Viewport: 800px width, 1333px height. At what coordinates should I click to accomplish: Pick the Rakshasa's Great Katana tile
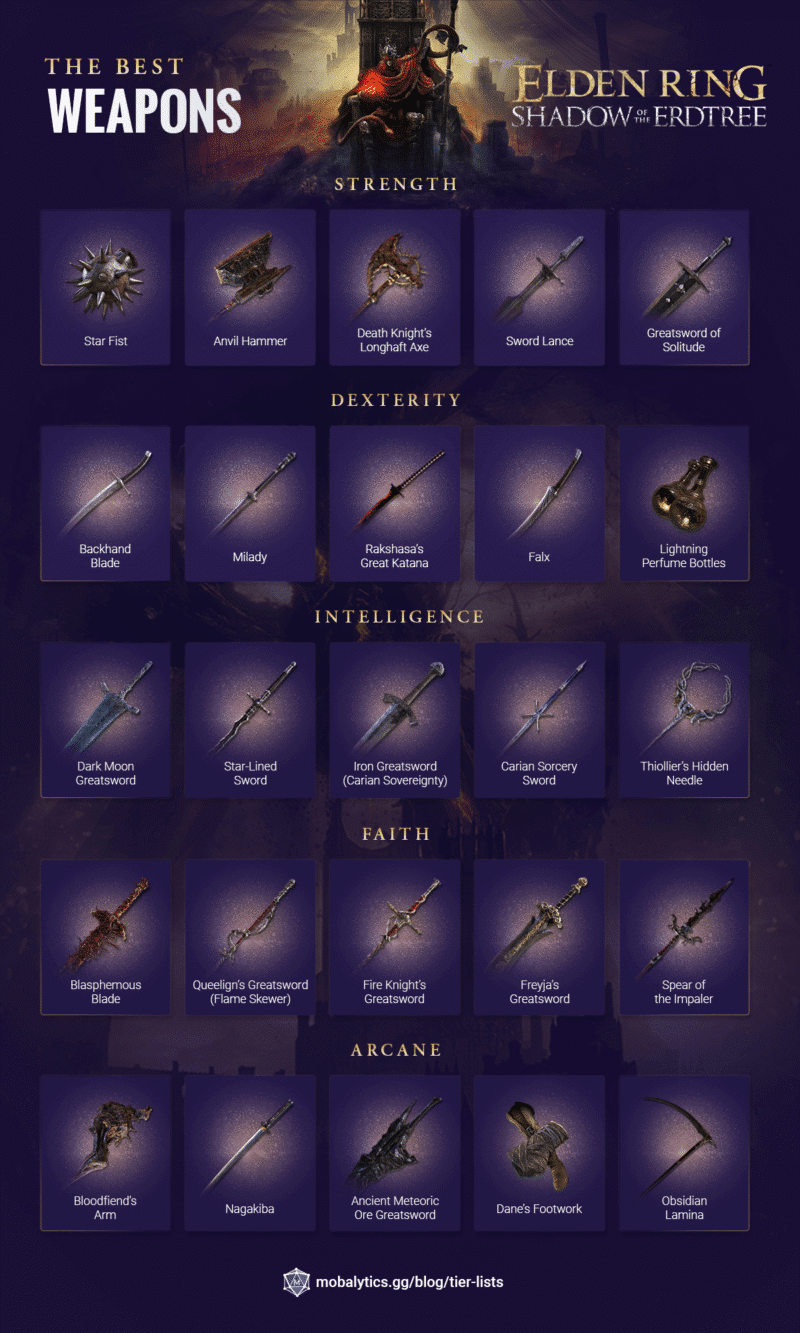click(394, 503)
